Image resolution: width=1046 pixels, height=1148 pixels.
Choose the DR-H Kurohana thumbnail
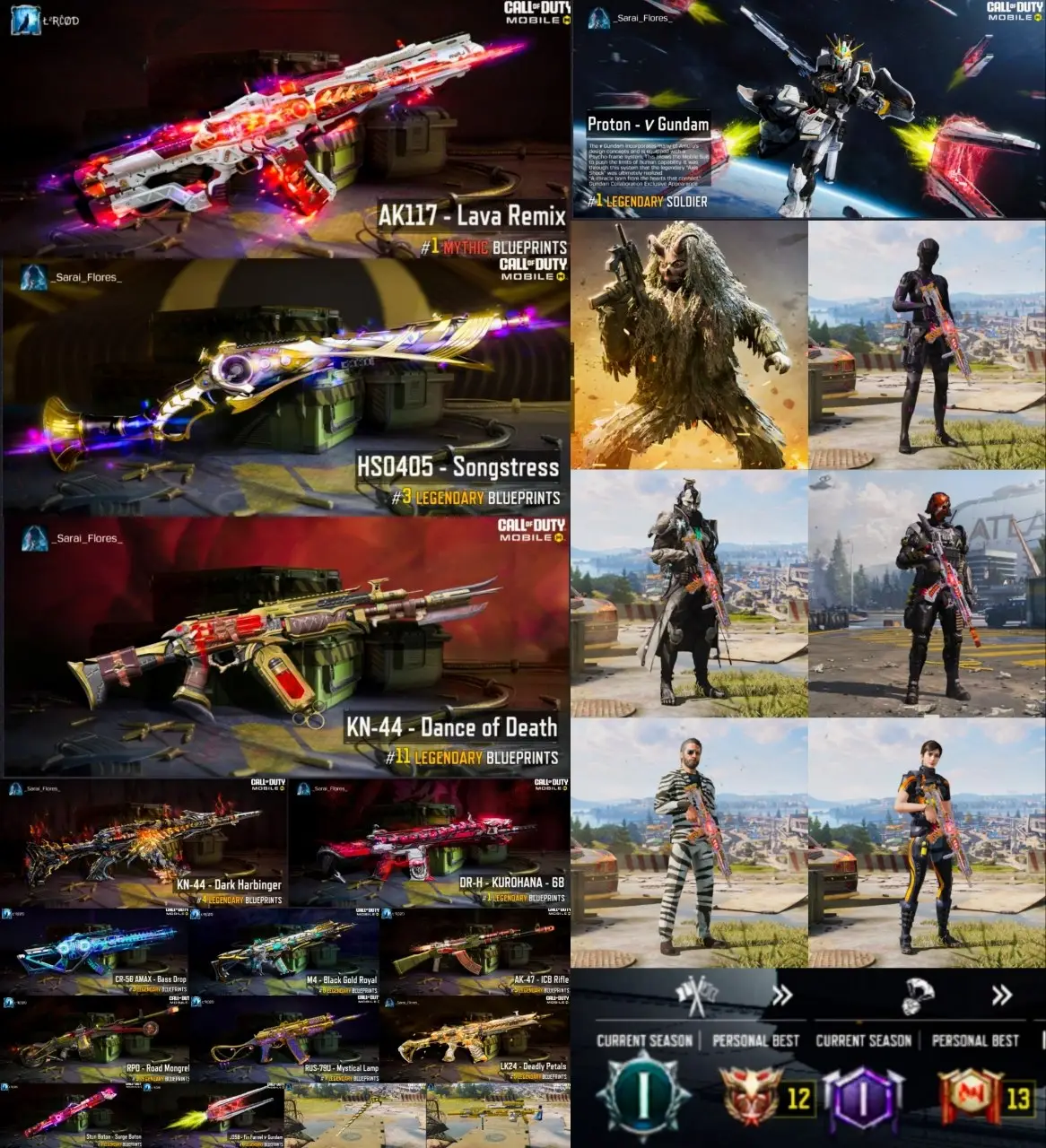pyautogui.click(x=429, y=843)
